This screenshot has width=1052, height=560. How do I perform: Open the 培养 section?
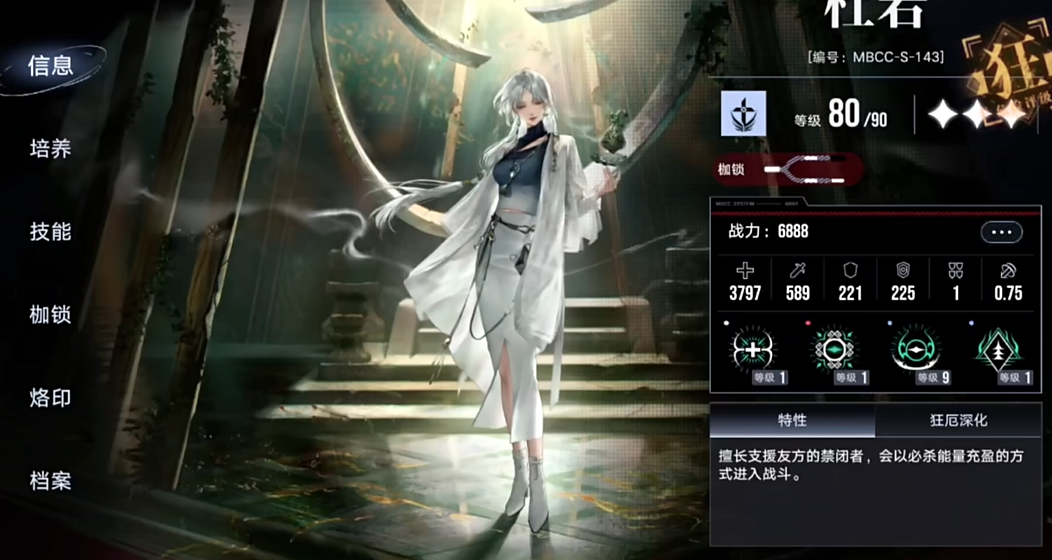click(51, 150)
